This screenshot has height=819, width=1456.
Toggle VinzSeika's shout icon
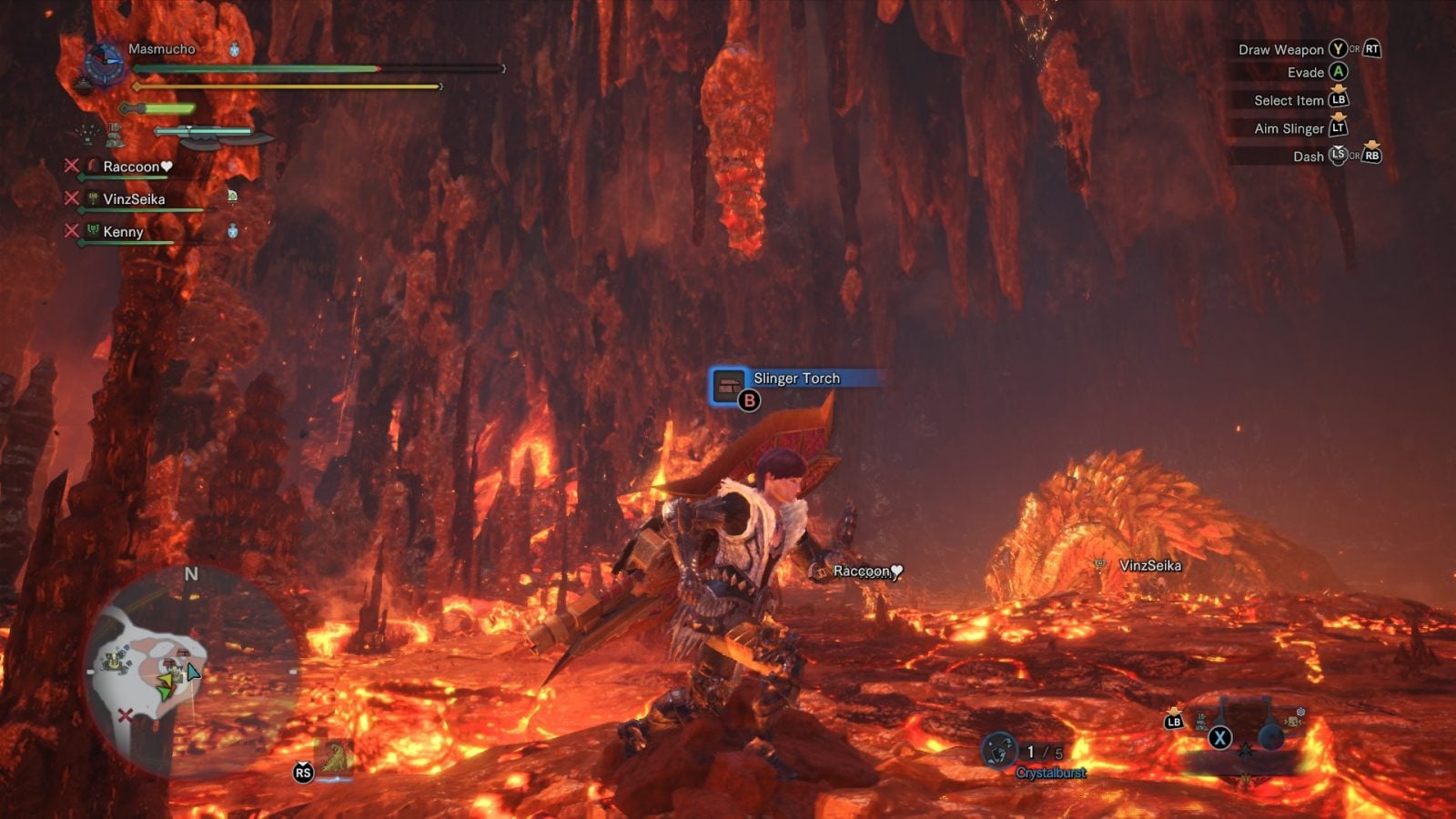pyautogui.click(x=231, y=195)
